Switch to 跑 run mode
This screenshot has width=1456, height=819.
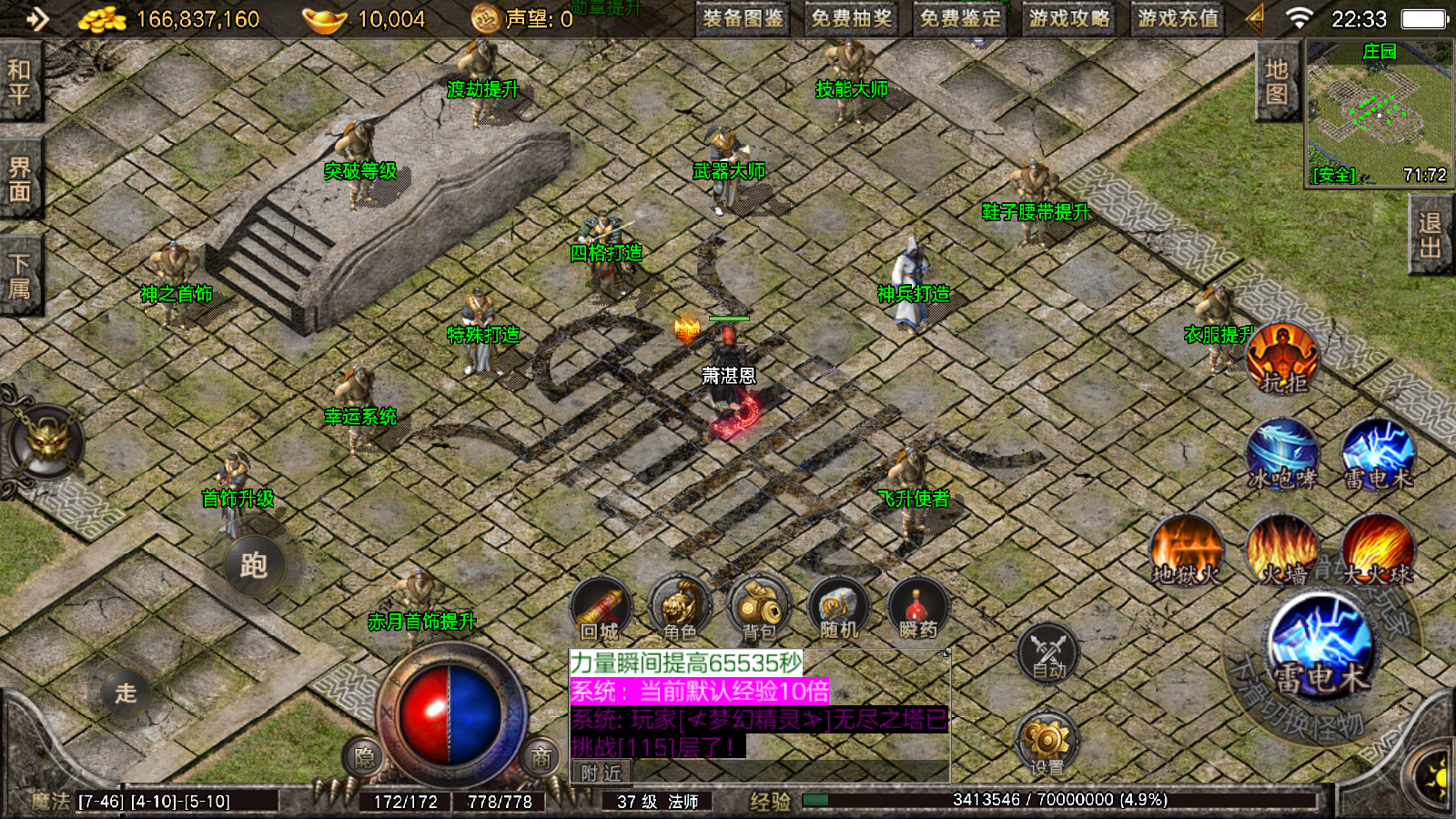point(254,565)
